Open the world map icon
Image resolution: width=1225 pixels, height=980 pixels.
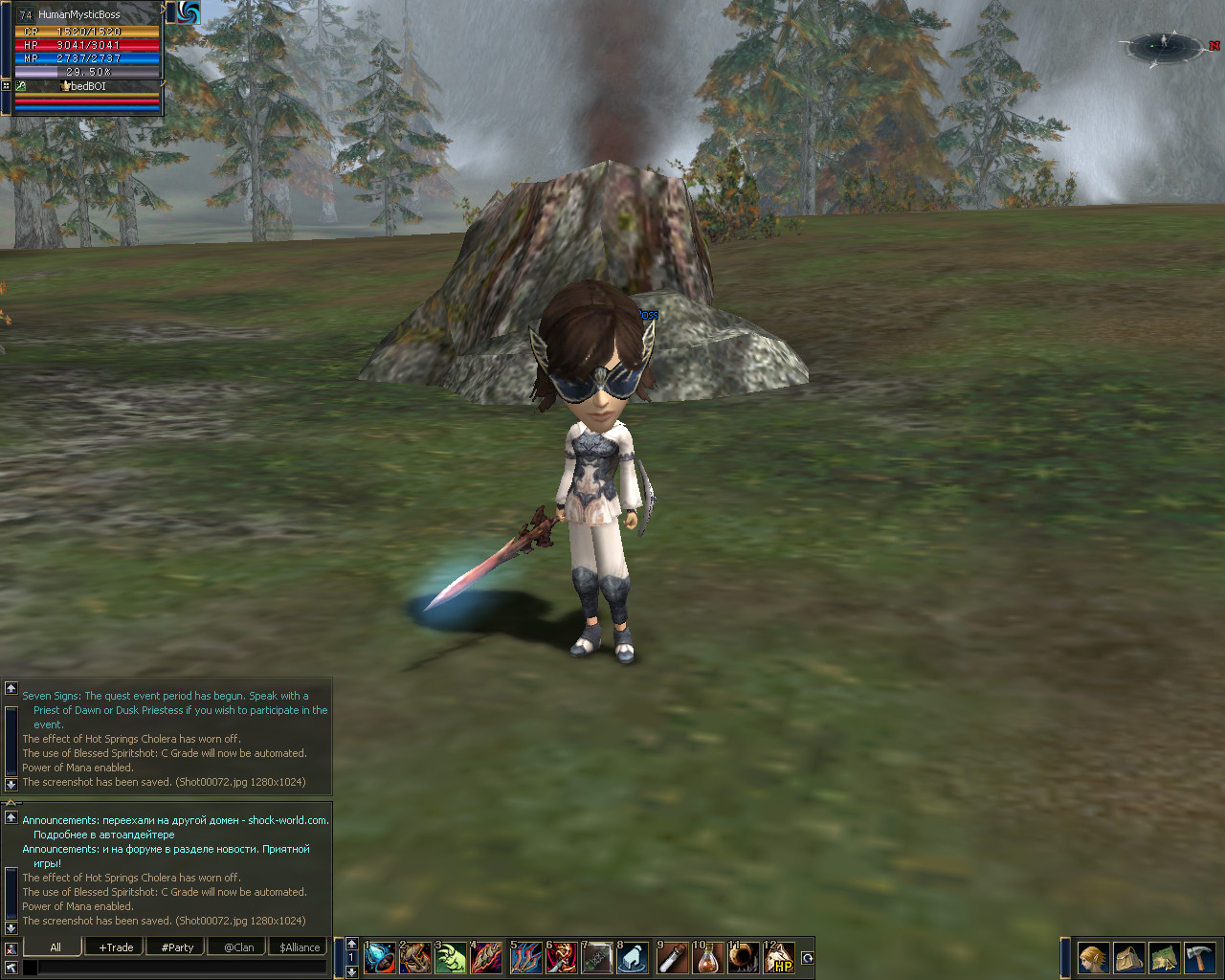pos(1164,957)
